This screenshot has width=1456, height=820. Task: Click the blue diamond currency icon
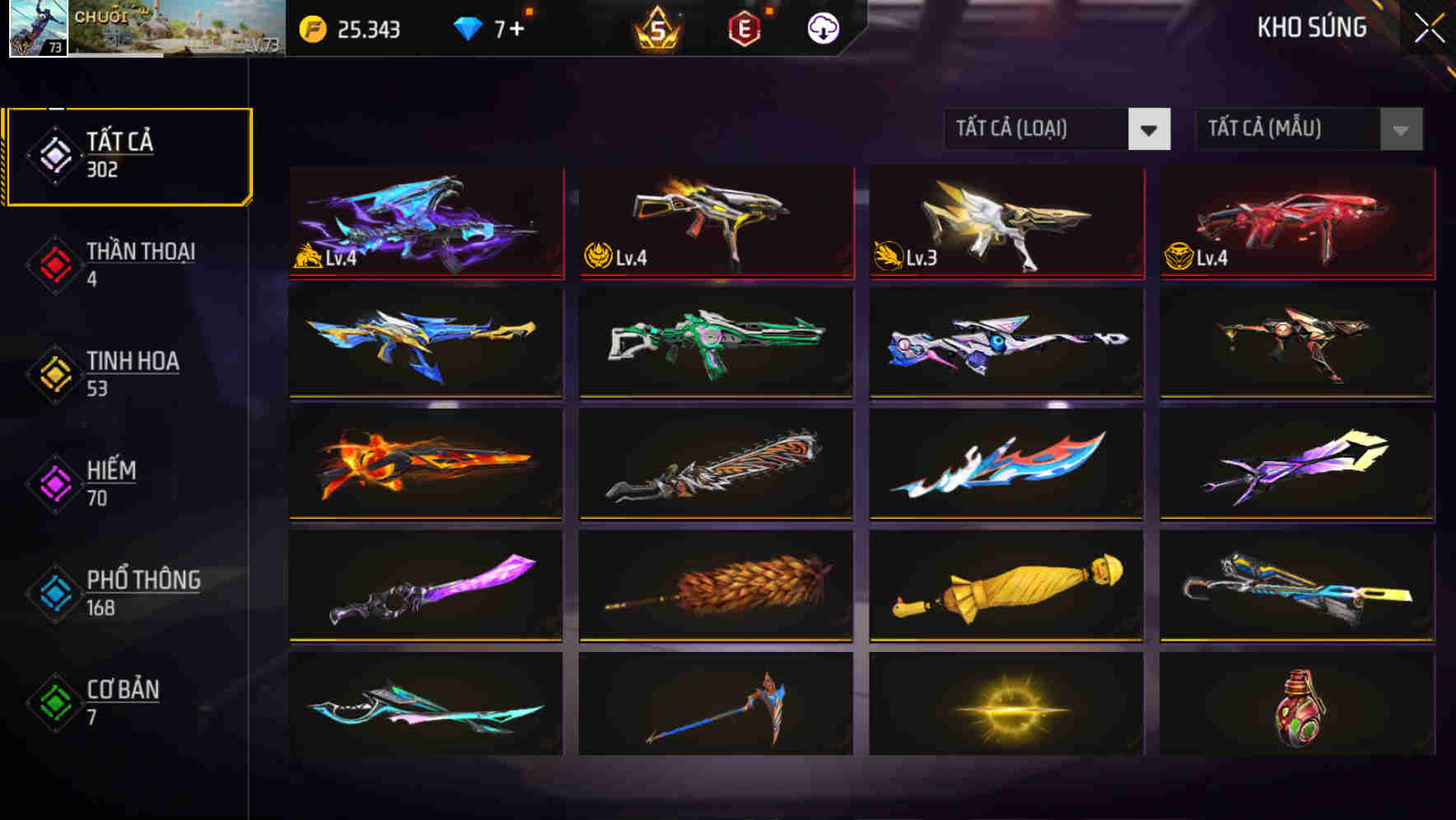click(466, 29)
